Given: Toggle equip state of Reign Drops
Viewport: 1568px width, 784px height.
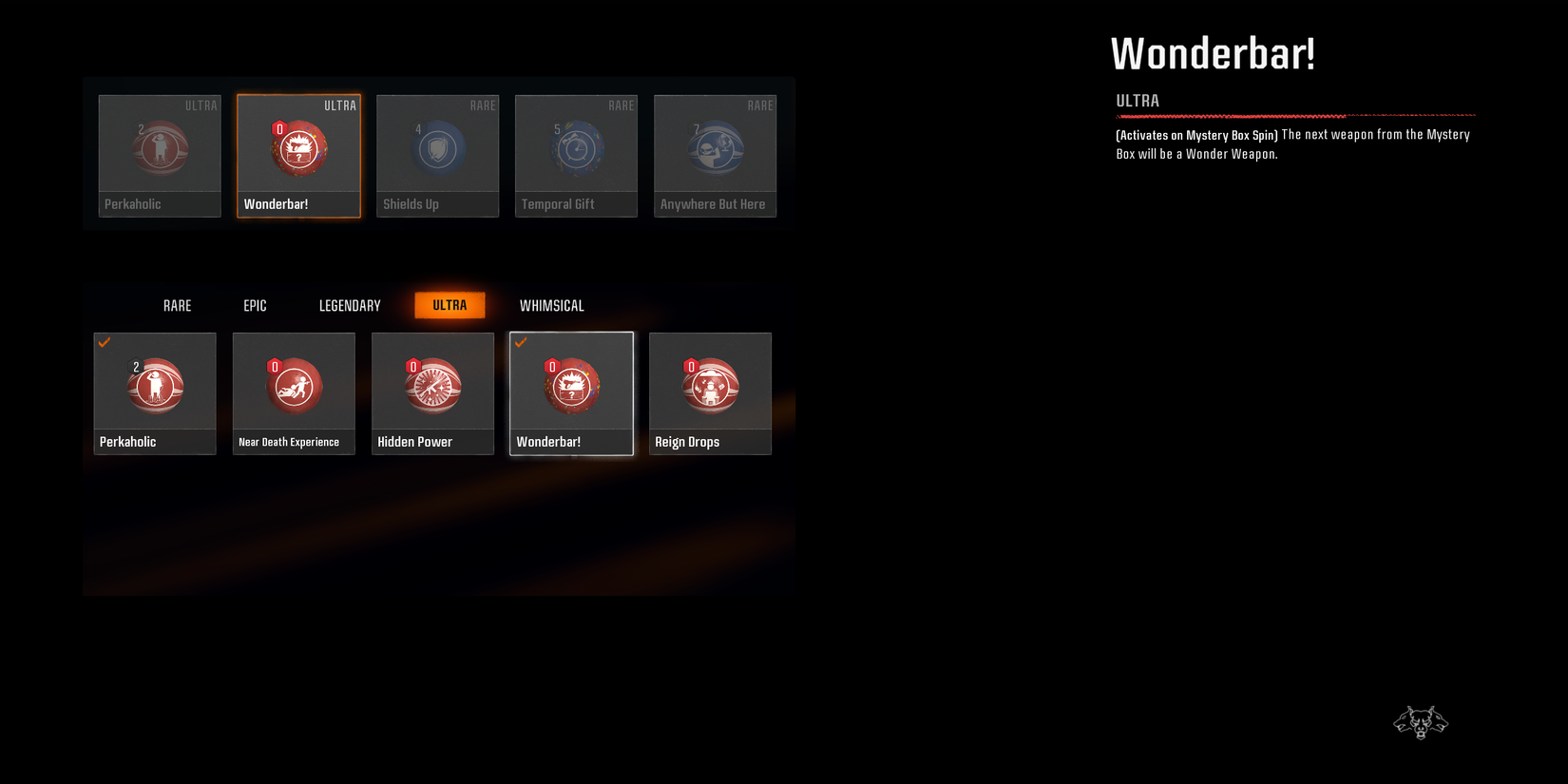Looking at the screenshot, I should pos(710,393).
